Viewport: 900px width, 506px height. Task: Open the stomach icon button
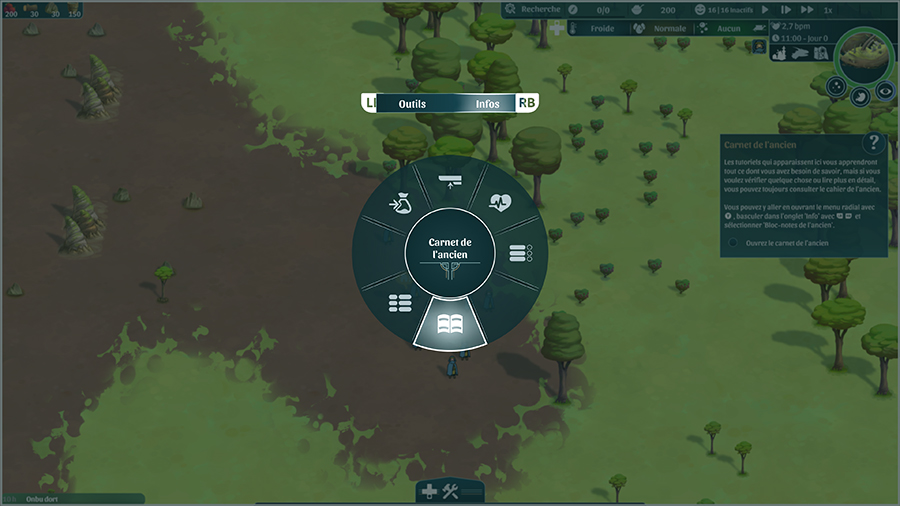[x=861, y=96]
